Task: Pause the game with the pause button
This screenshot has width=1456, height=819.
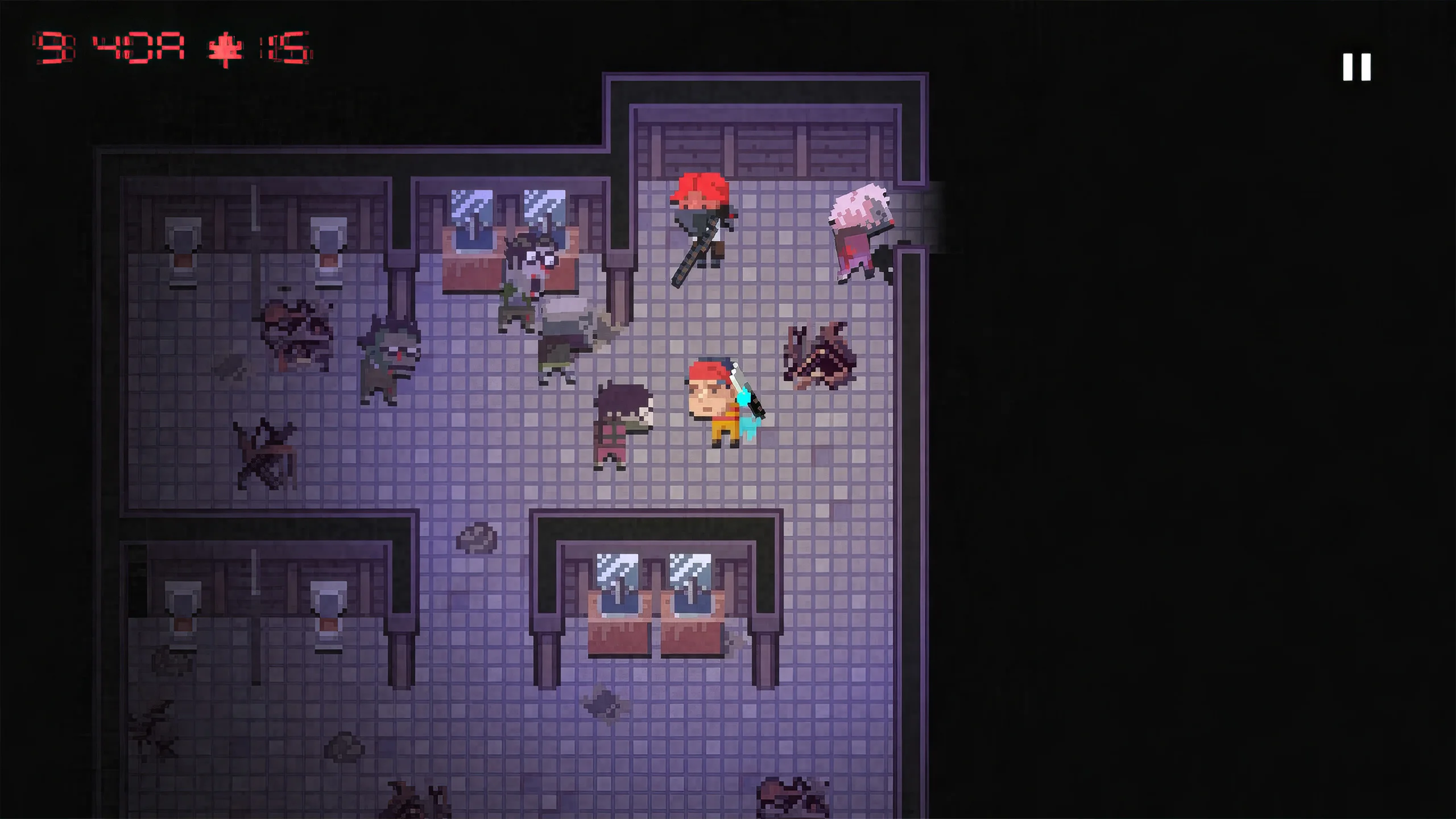Action: click(1356, 68)
